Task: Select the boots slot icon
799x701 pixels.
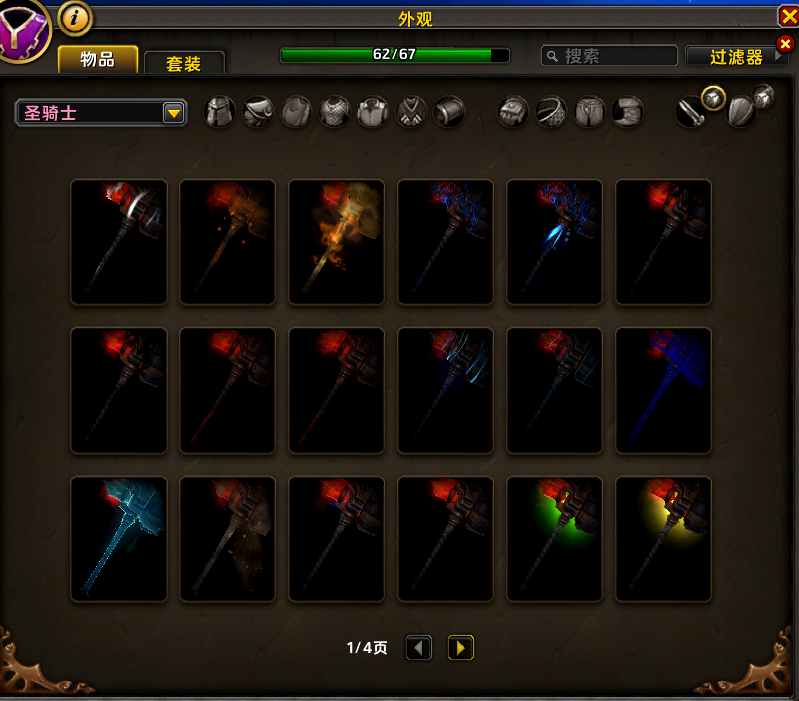Action: pos(628,111)
